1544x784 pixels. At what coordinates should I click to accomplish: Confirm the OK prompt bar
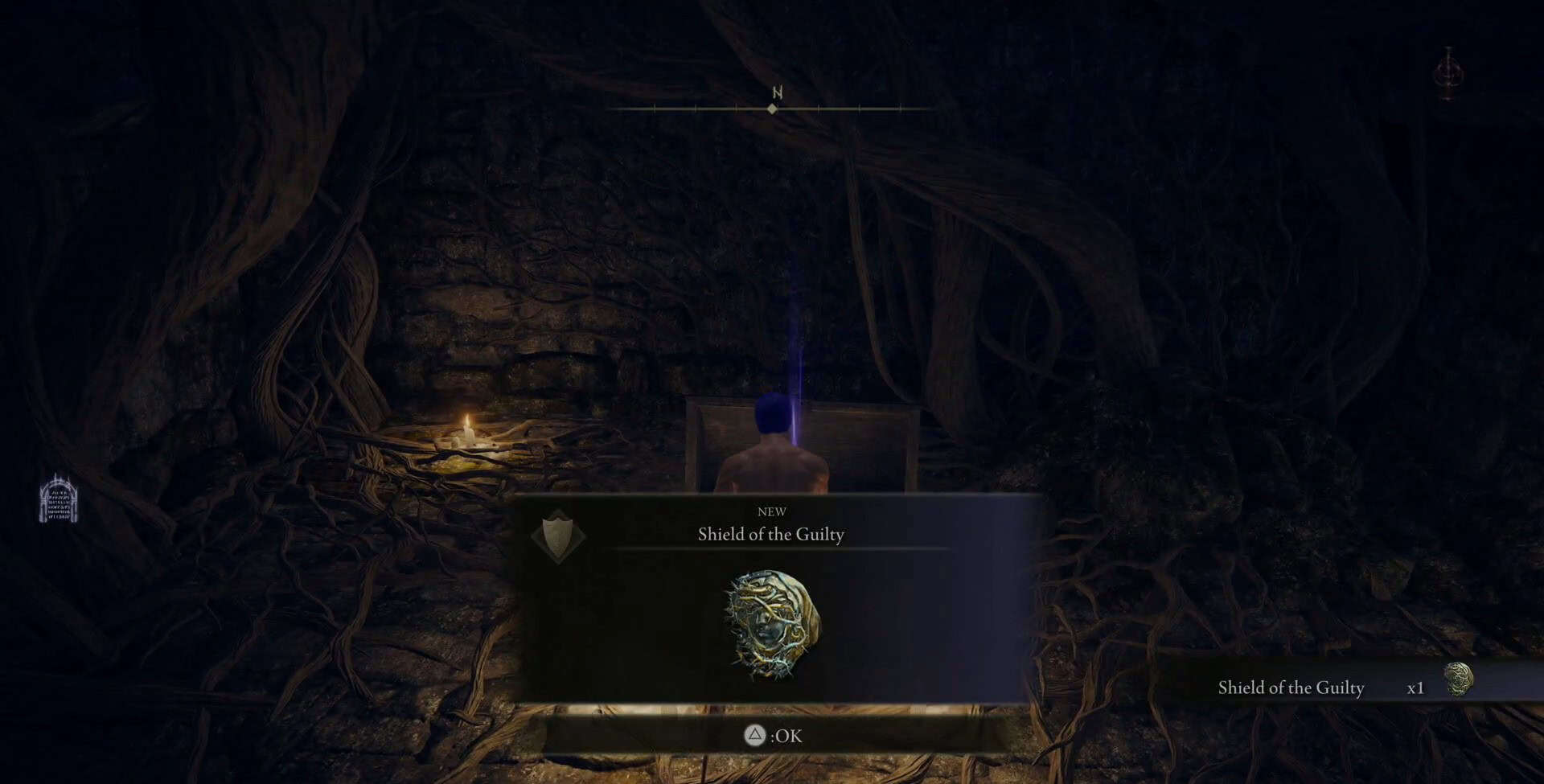click(773, 735)
